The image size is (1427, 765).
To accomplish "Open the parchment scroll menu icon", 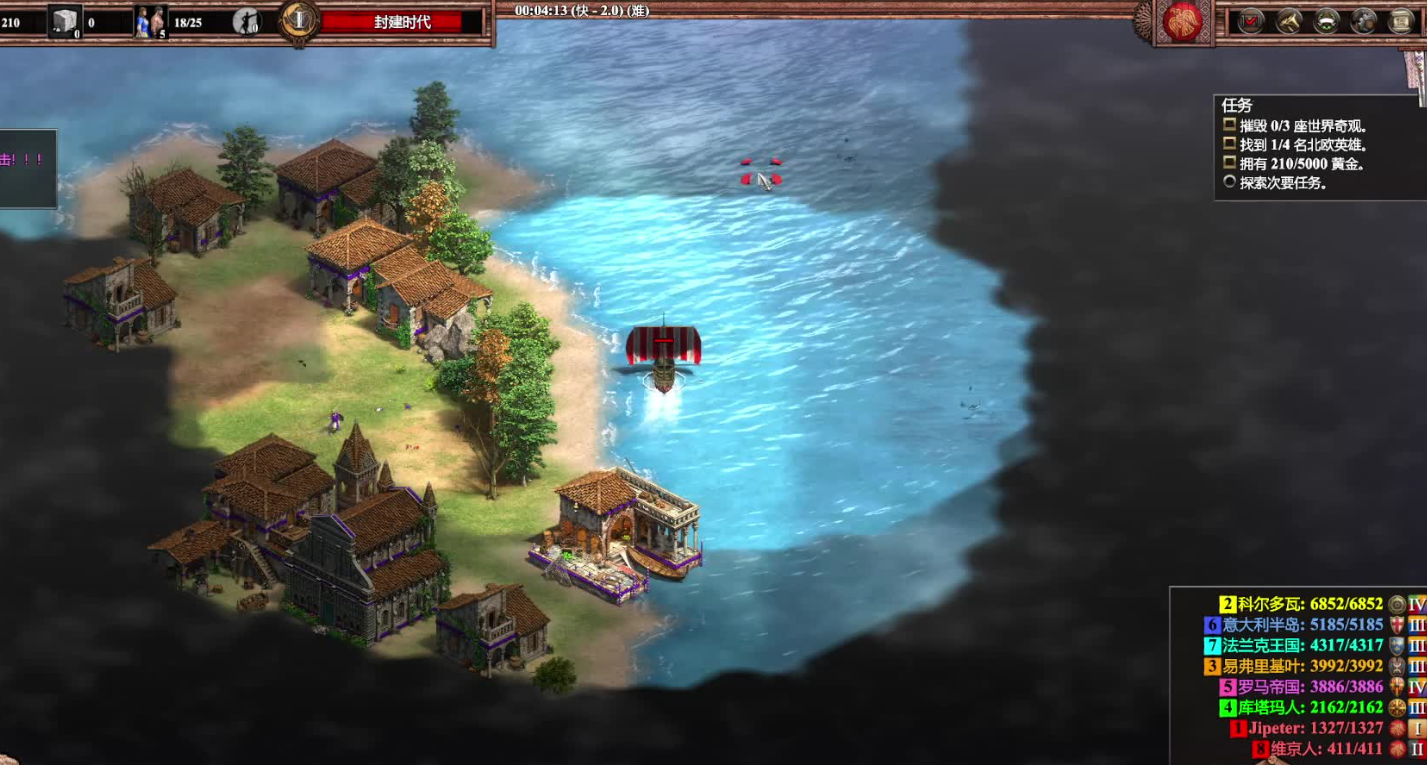I will point(1401,21).
